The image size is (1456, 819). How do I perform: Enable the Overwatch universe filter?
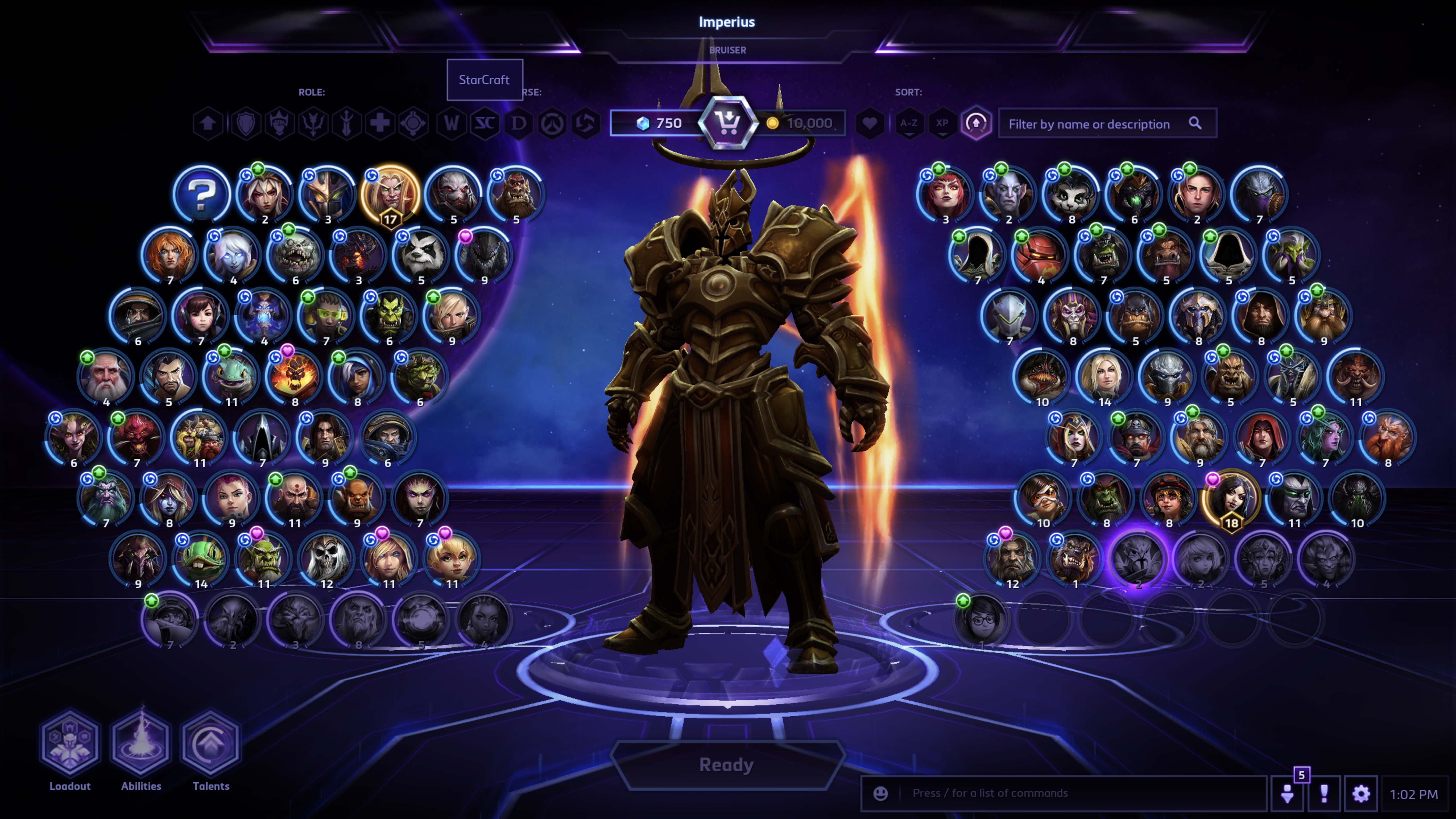pos(552,123)
